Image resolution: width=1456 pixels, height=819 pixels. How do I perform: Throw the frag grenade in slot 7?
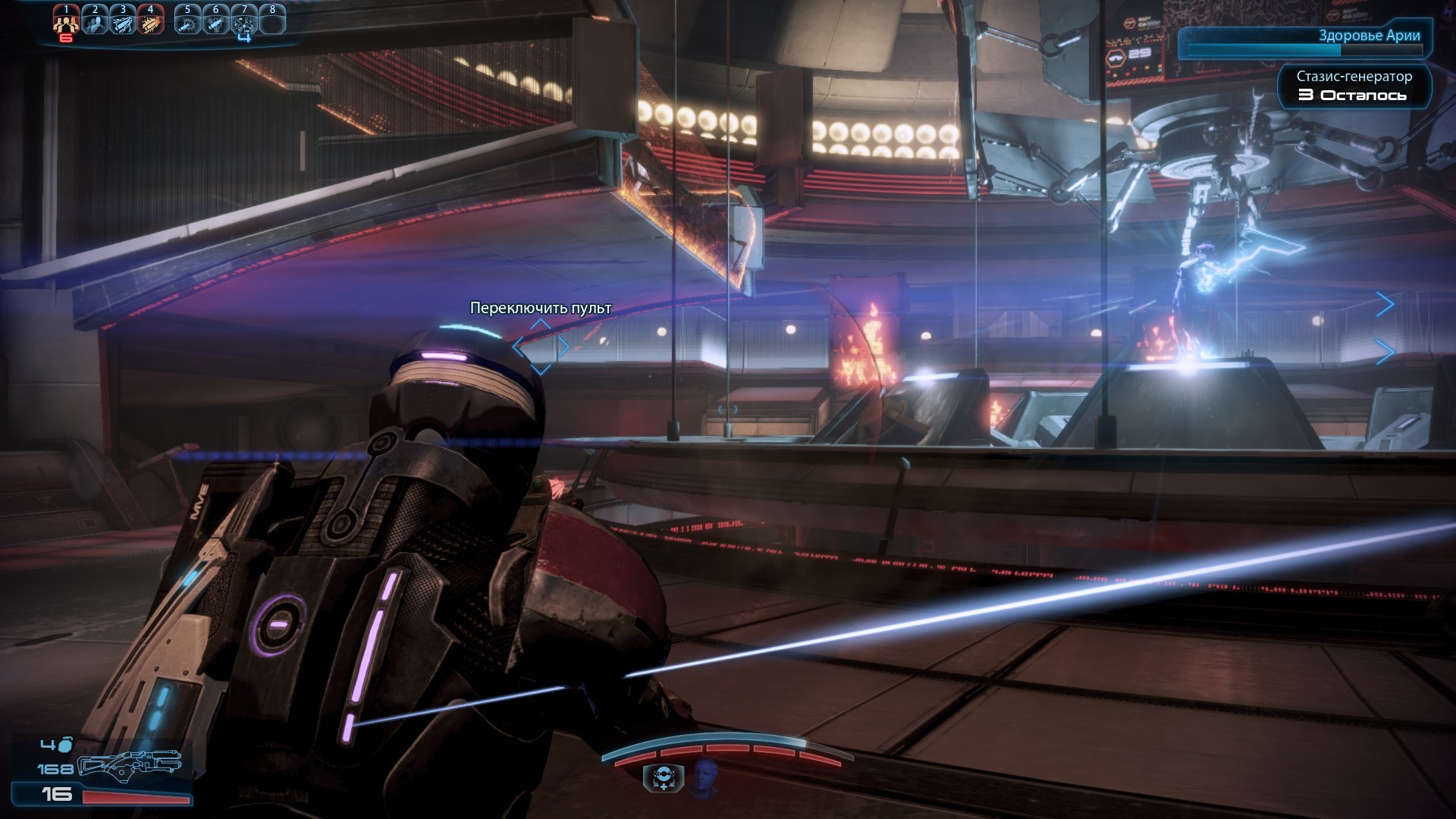pos(243,22)
